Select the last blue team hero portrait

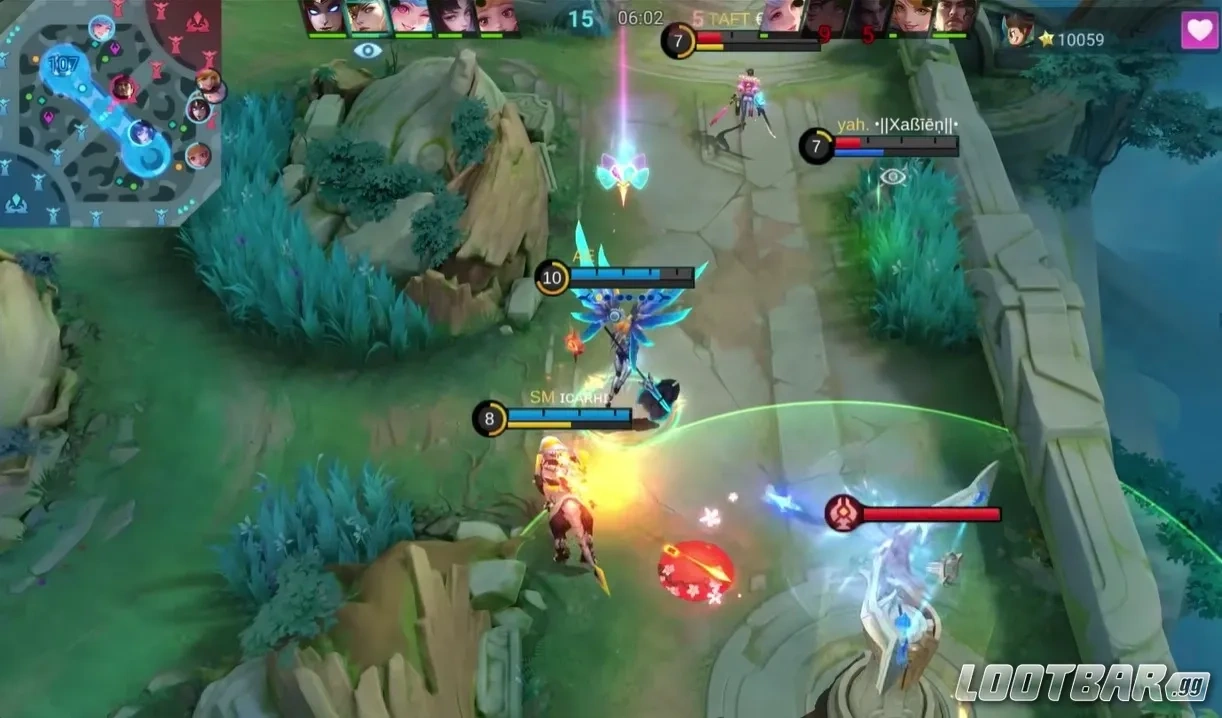(497, 17)
